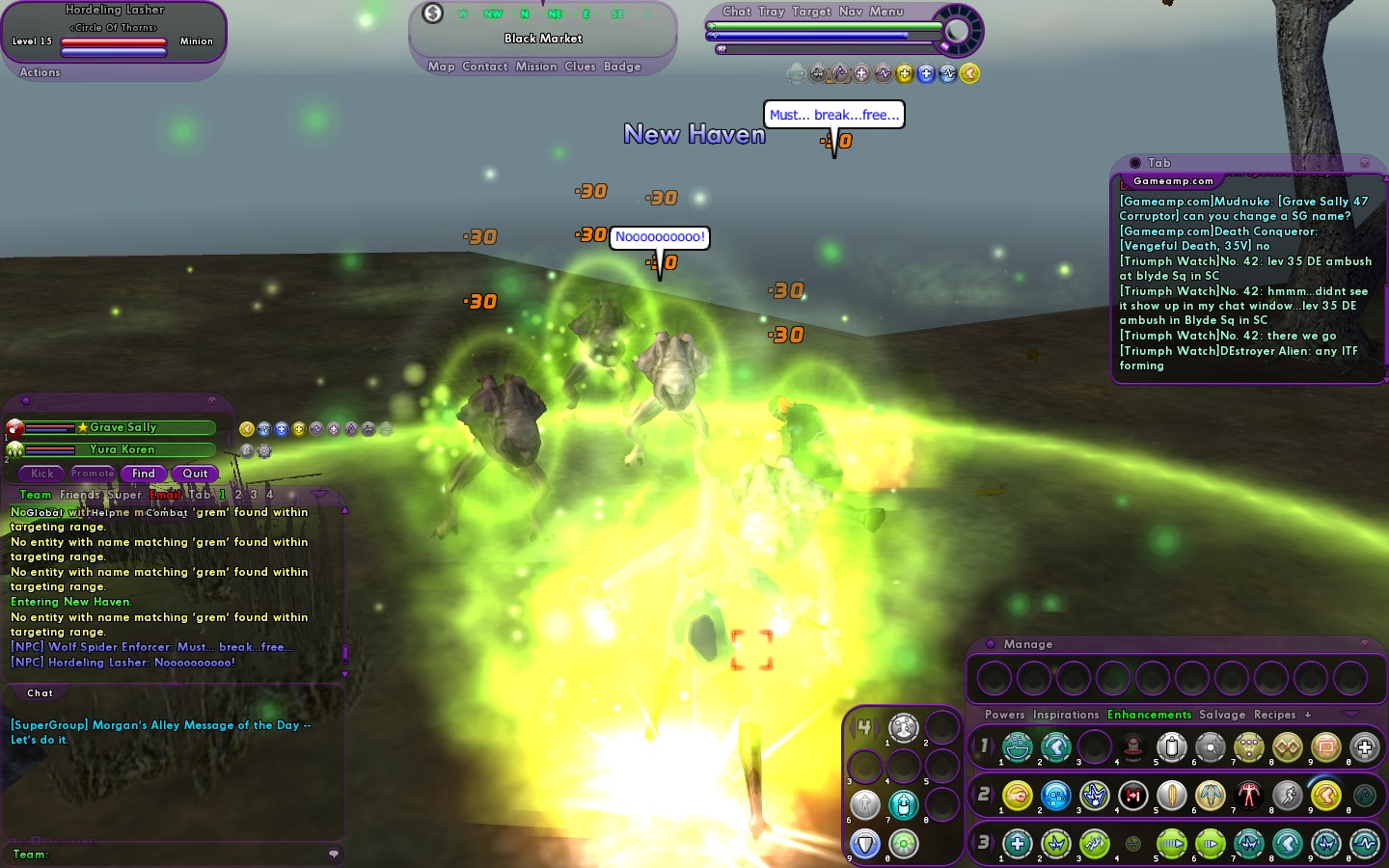The height and width of the screenshot is (868, 1389).
Task: Toggle the Chat window from status bar
Action: point(736,12)
